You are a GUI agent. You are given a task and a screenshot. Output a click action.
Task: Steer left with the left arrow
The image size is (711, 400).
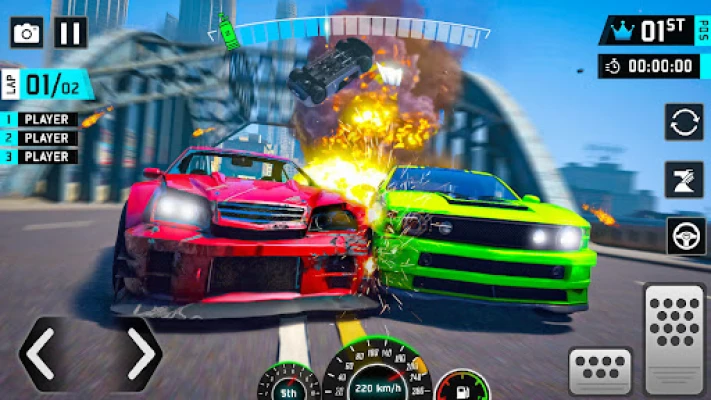38,352
